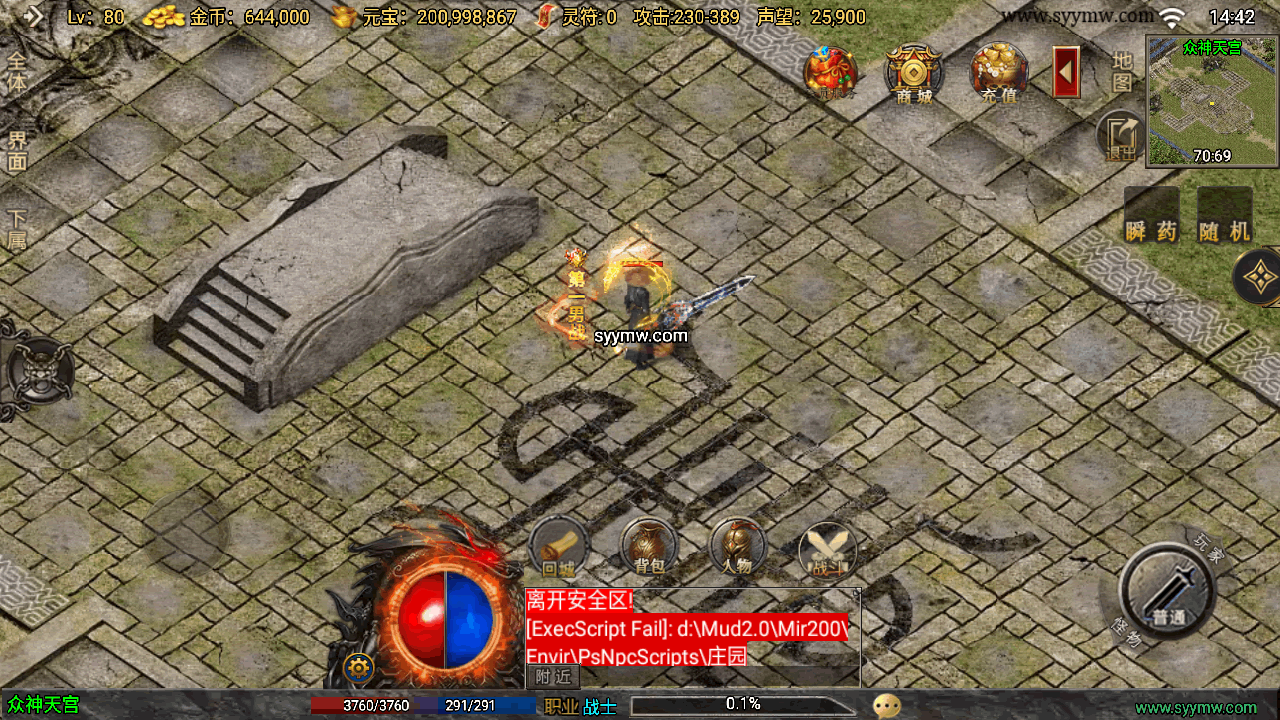Image resolution: width=1280 pixels, height=720 pixels.
Task: Tap the 普通 sword attack button
Action: click(1166, 590)
